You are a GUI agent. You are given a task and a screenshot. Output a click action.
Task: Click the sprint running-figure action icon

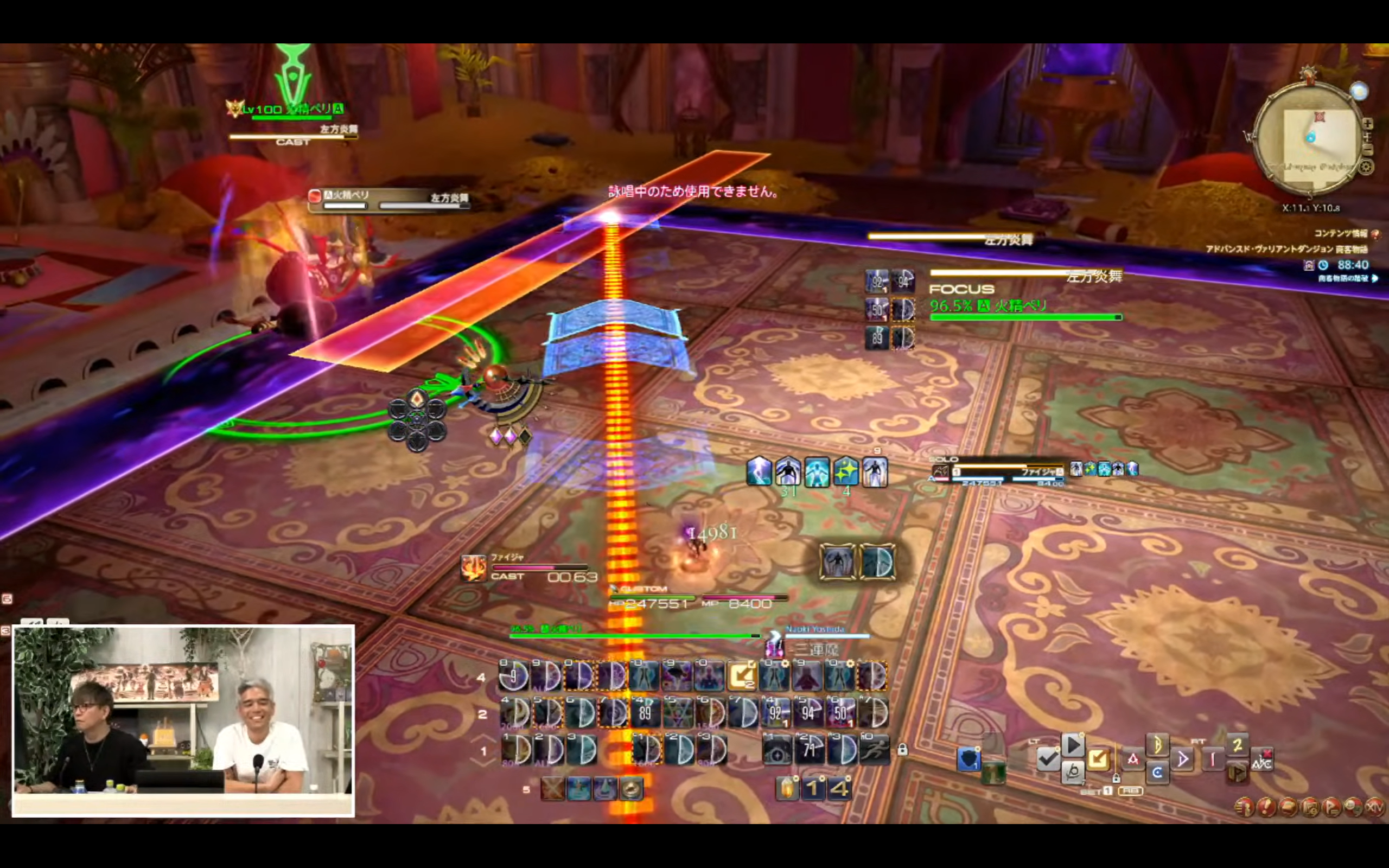click(x=874, y=750)
